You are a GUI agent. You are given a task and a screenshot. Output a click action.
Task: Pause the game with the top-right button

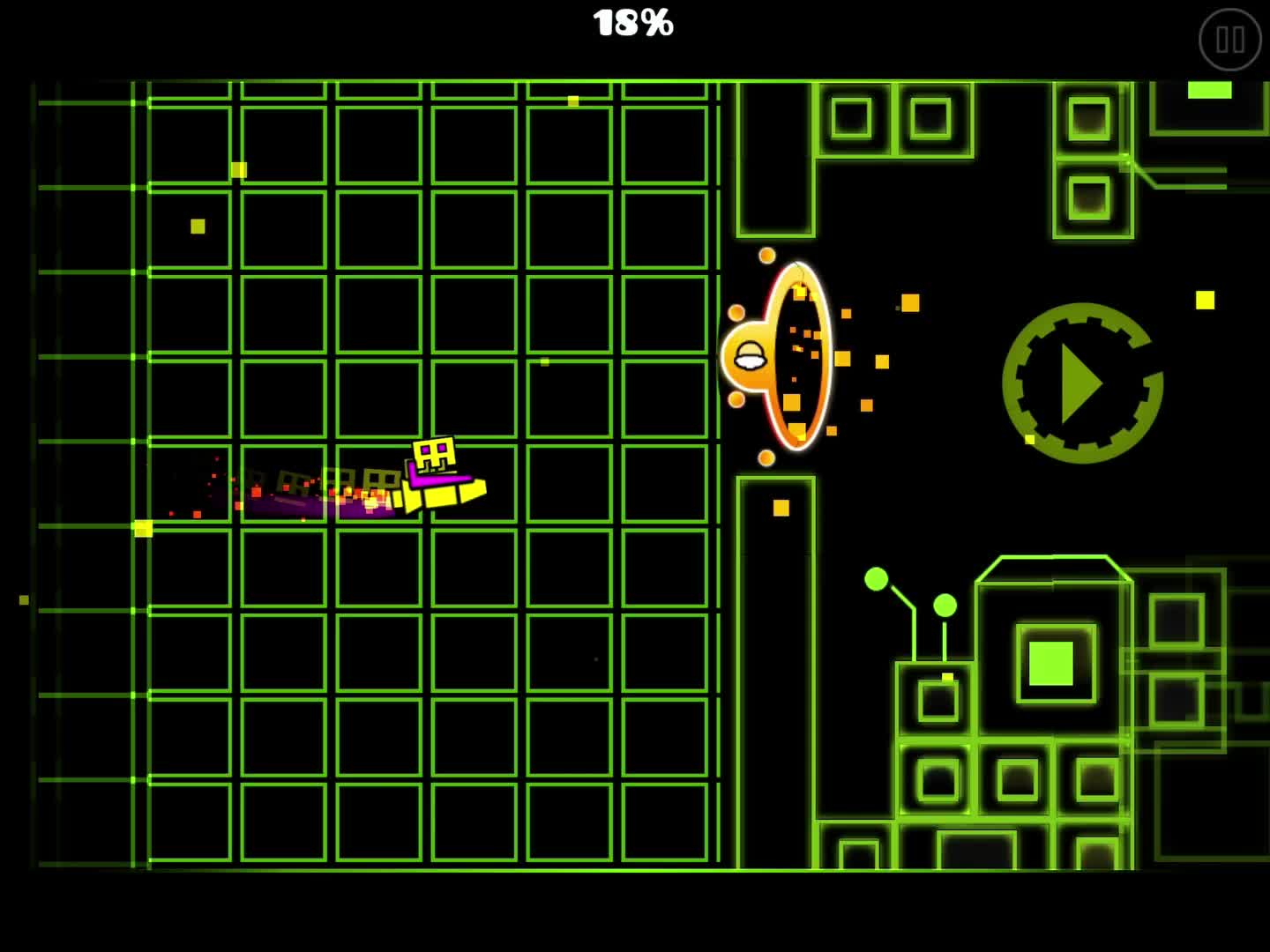1230,40
